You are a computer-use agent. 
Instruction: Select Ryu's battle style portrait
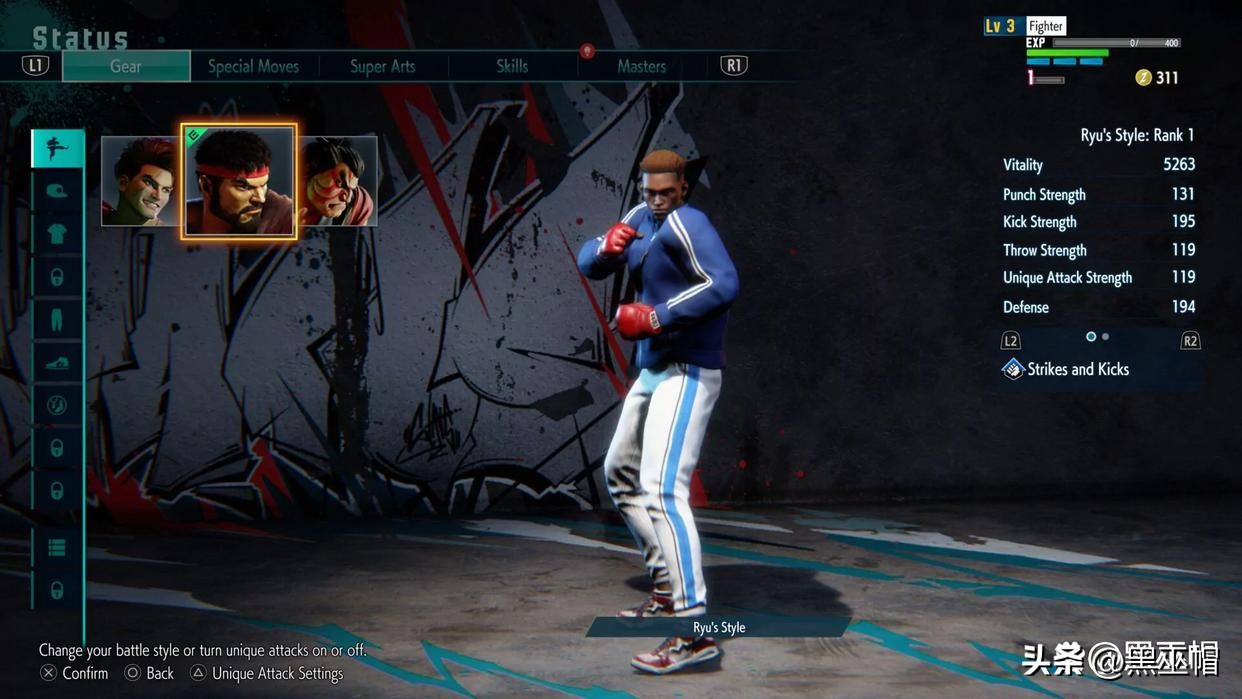[239, 181]
